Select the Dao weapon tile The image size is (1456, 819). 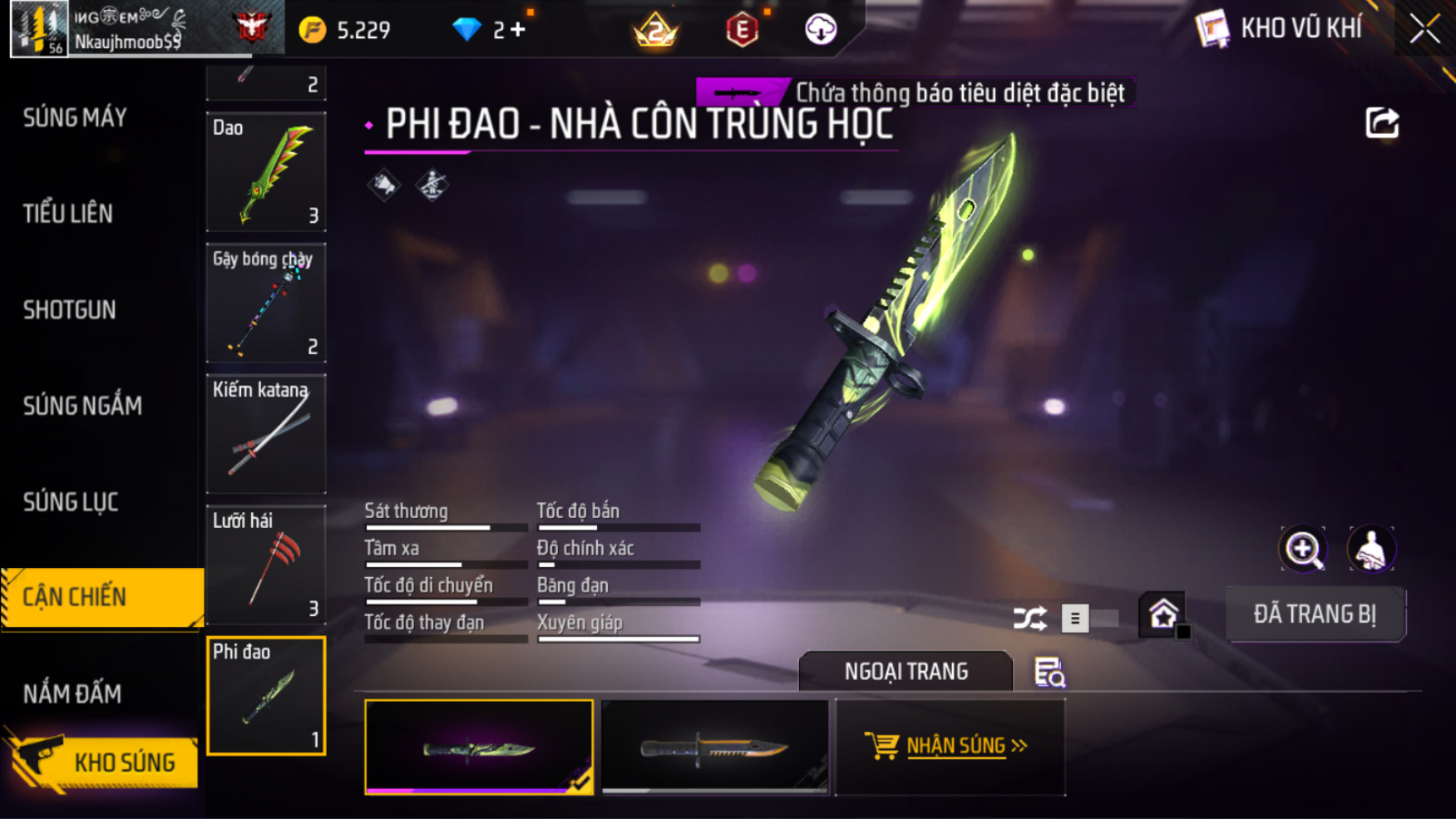tap(266, 172)
